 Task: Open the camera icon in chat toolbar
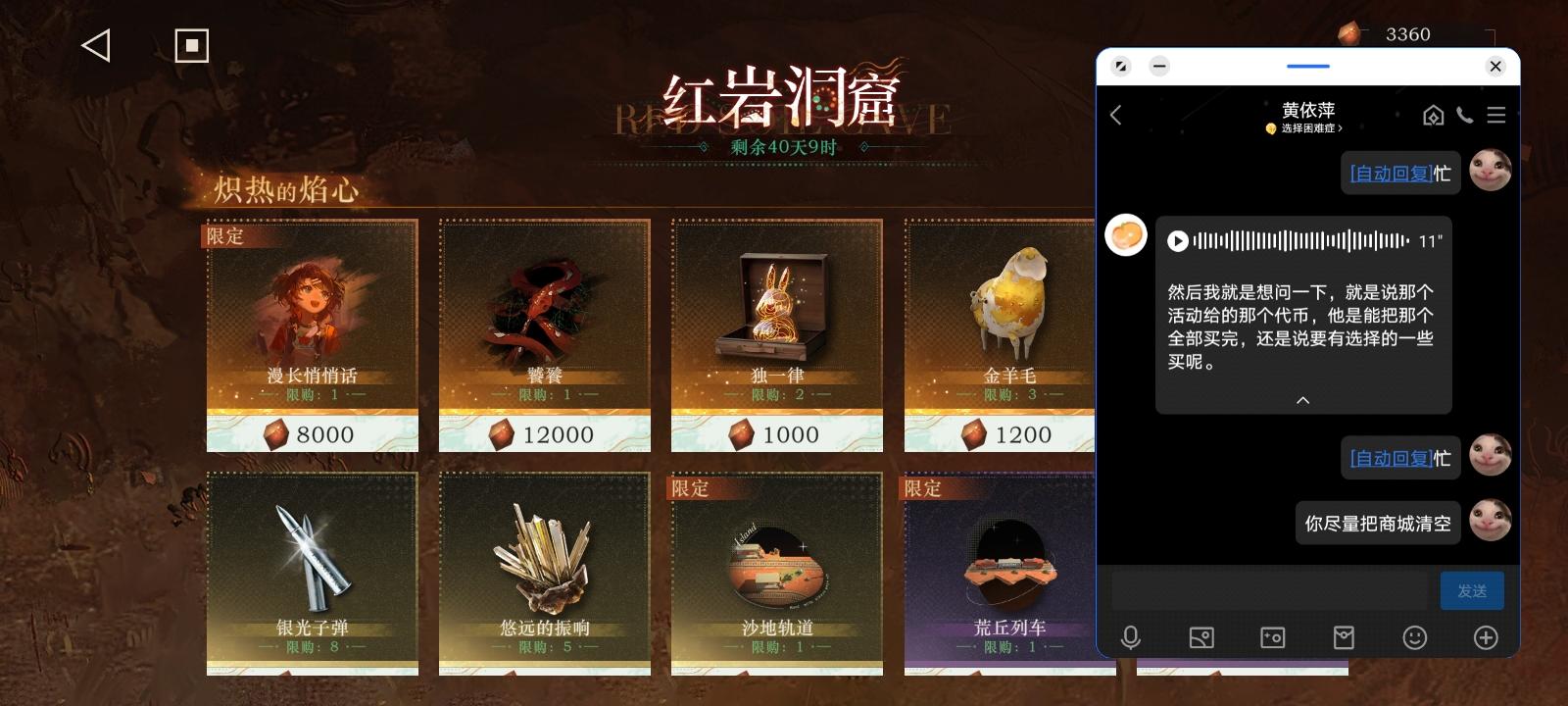point(1273,638)
